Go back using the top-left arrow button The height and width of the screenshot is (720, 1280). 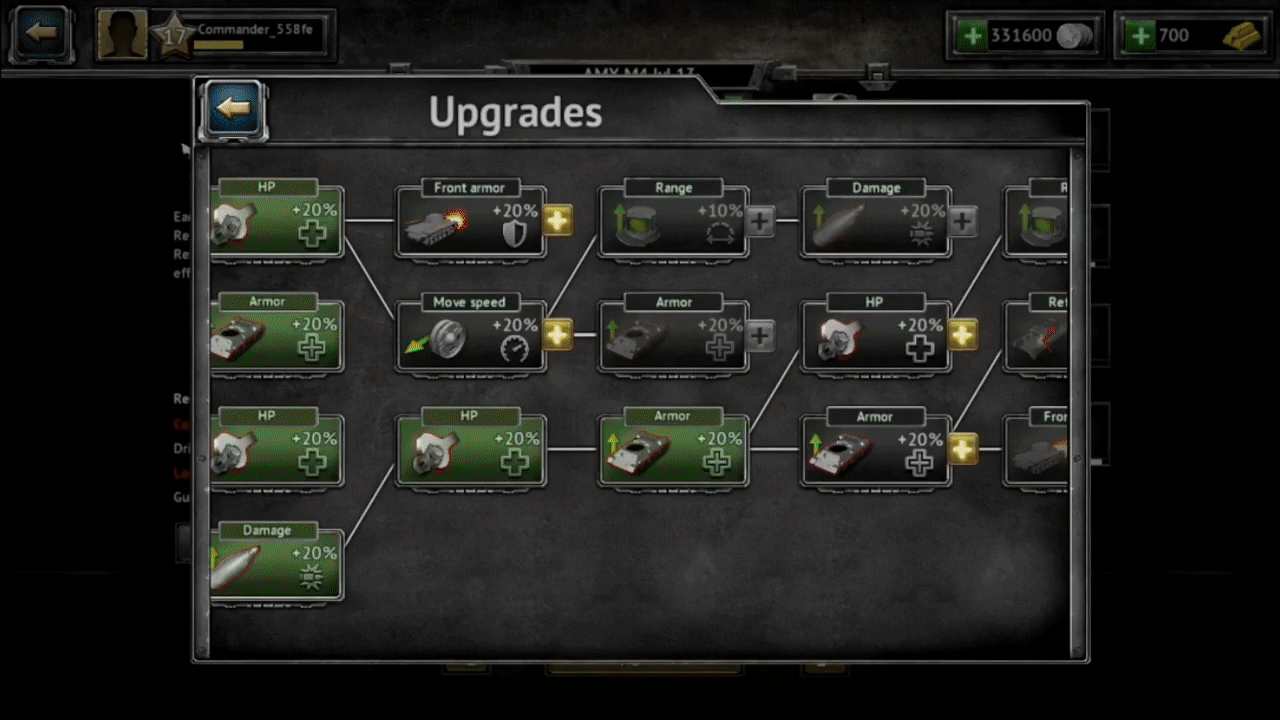pos(40,33)
